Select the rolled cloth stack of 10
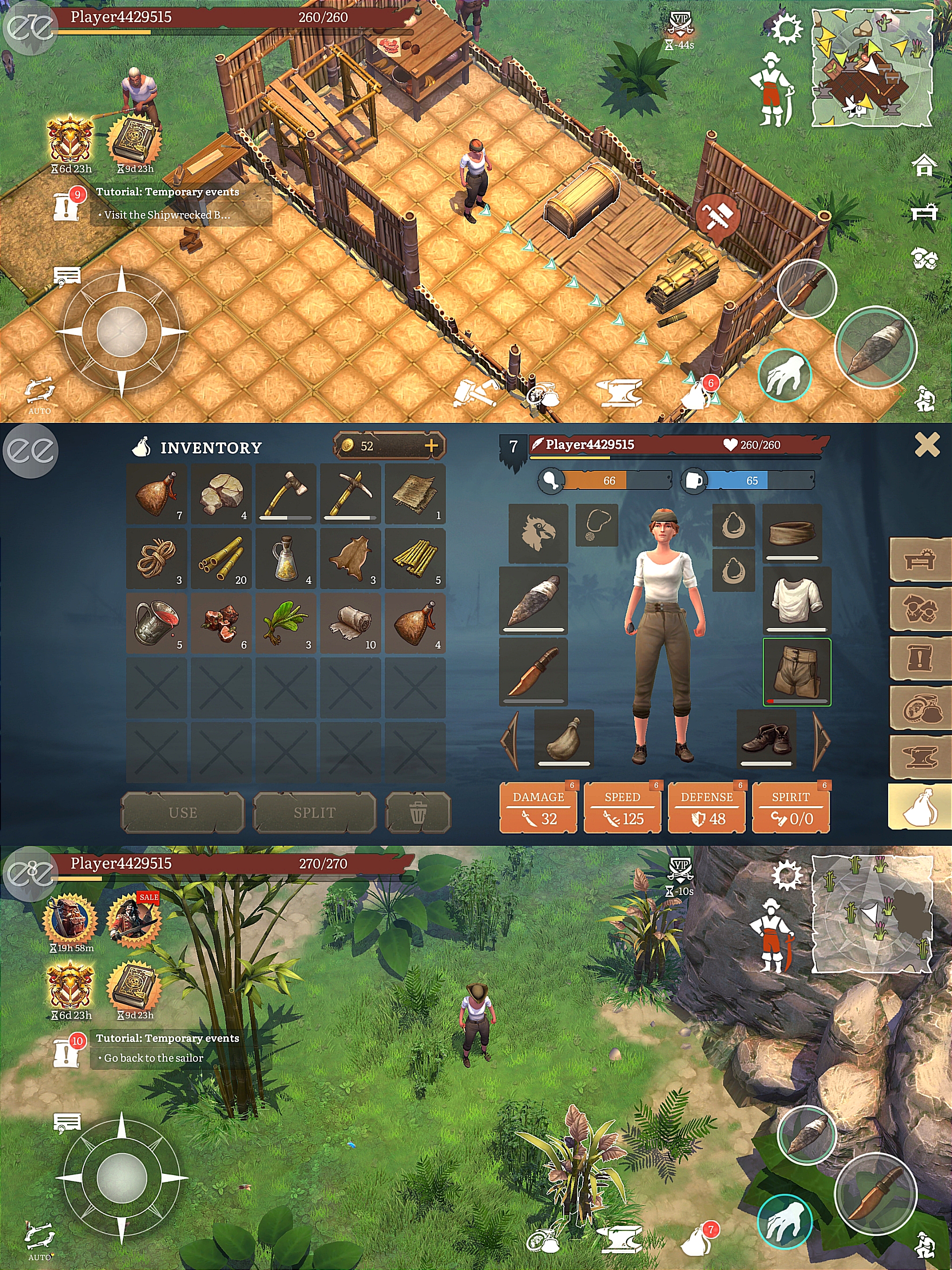Viewport: 952px width, 1270px height. tap(350, 623)
